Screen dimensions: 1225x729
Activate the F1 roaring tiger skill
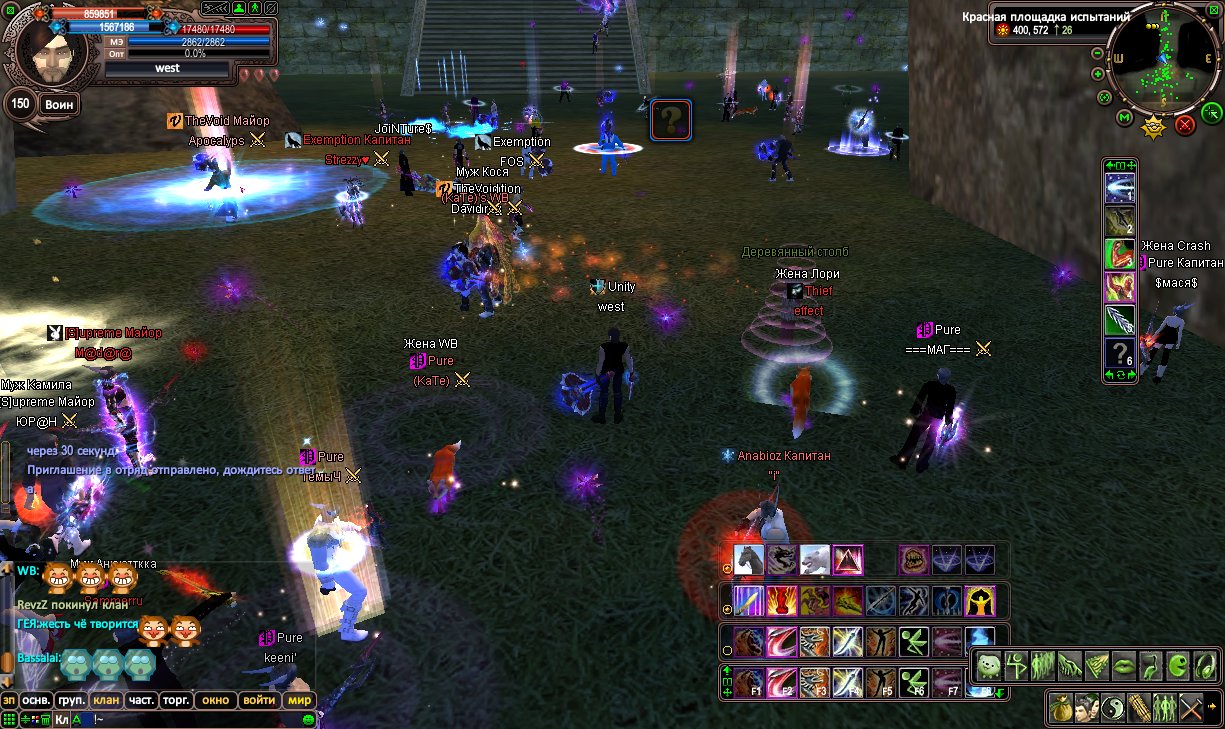pos(749,682)
